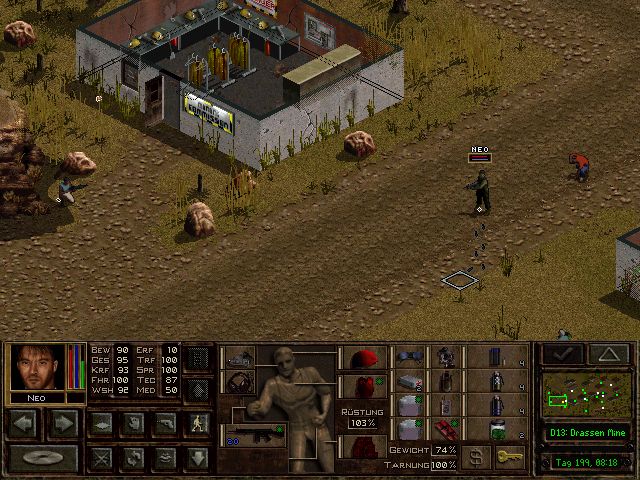This screenshot has height=480, width=640.
Task: Toggle the running figure stance button
Action: coord(197,423)
